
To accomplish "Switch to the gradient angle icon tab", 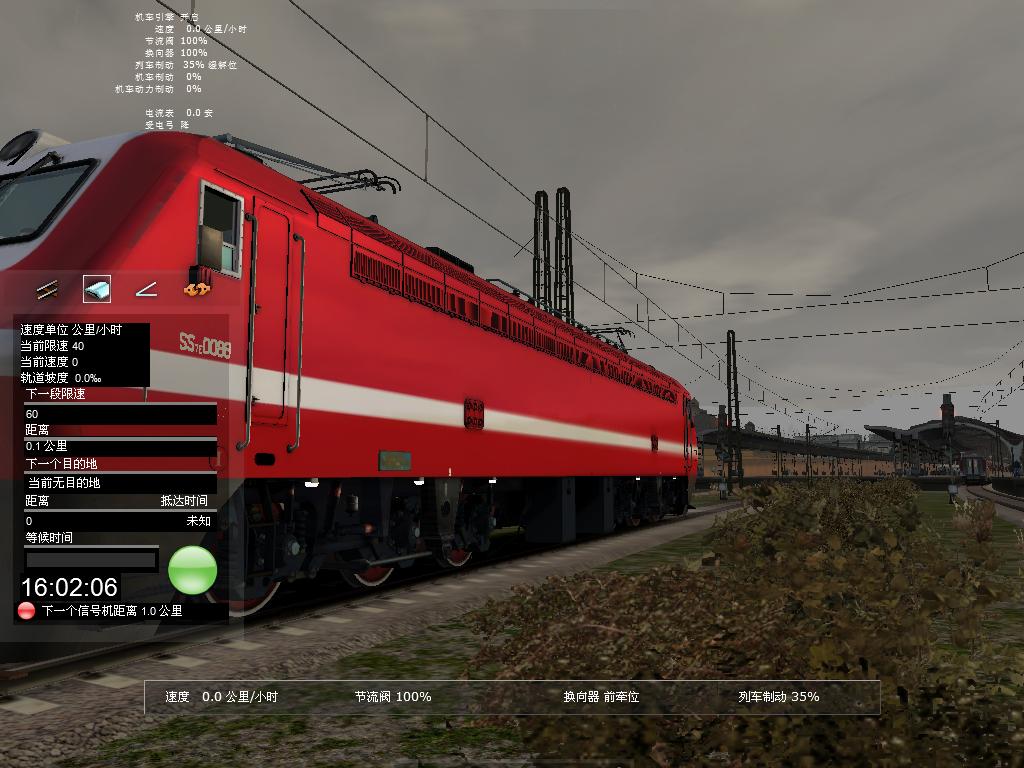I will [146, 290].
